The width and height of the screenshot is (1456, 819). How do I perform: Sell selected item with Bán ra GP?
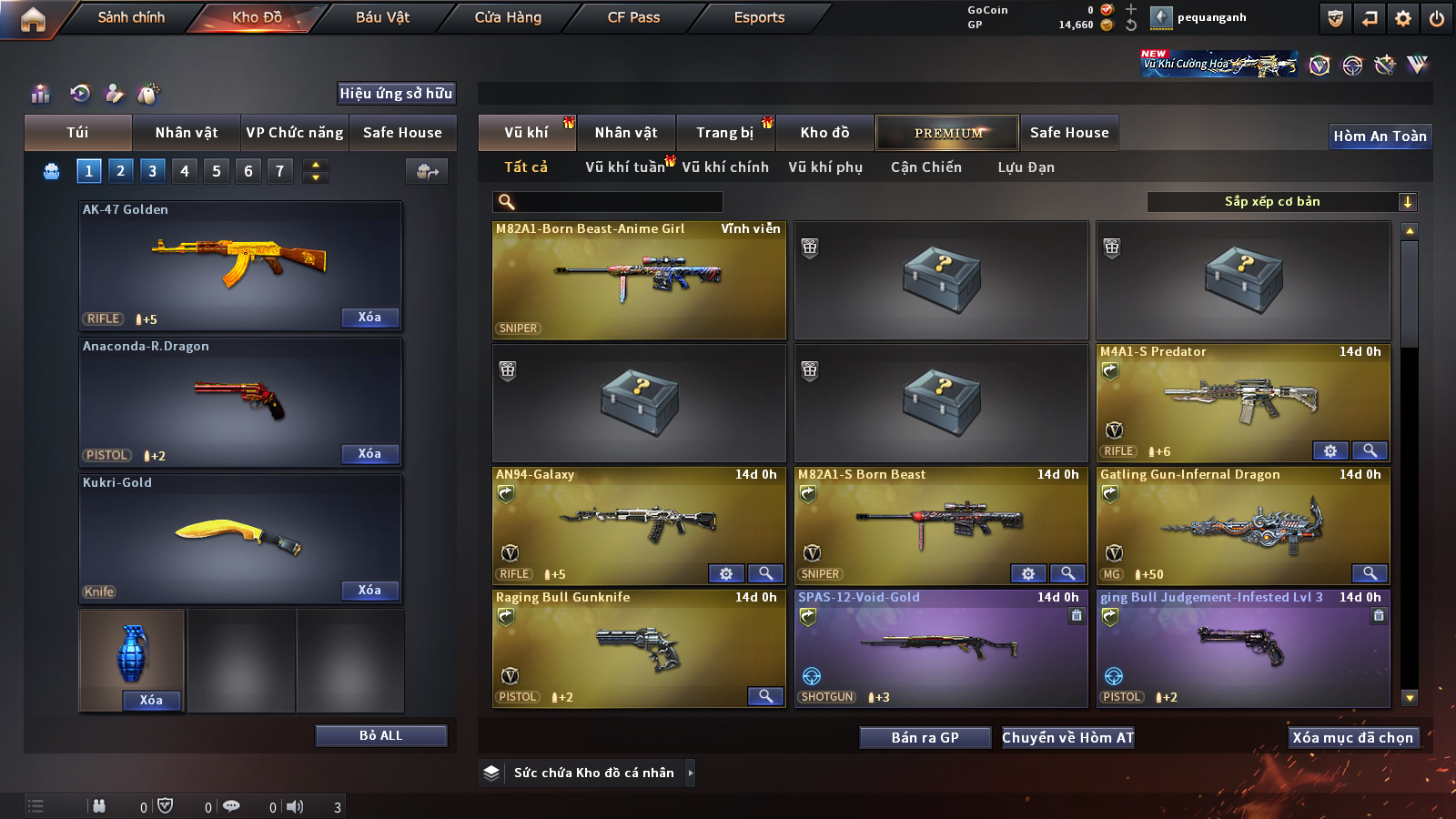(x=925, y=737)
